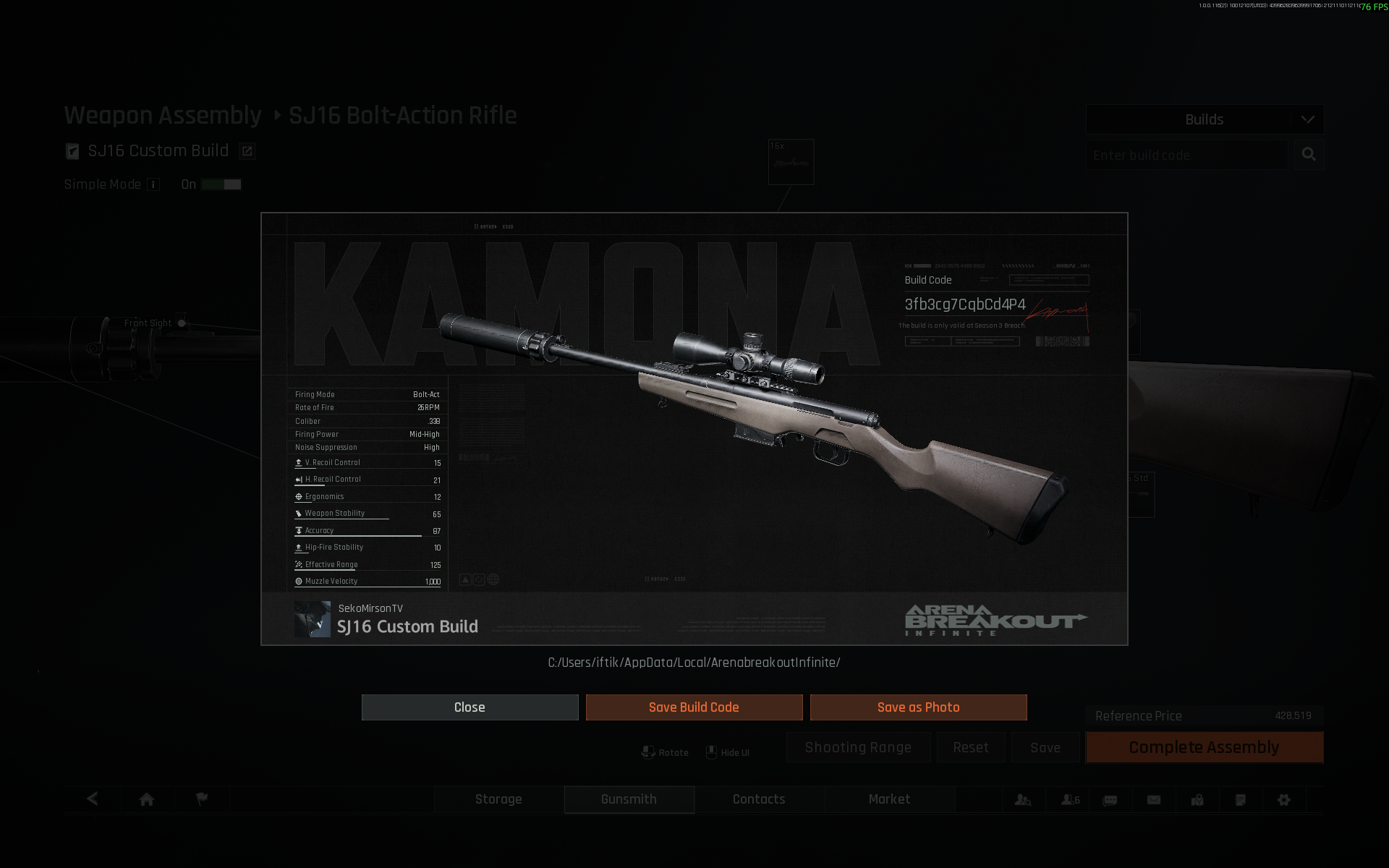Open Shooting Range

point(858,748)
